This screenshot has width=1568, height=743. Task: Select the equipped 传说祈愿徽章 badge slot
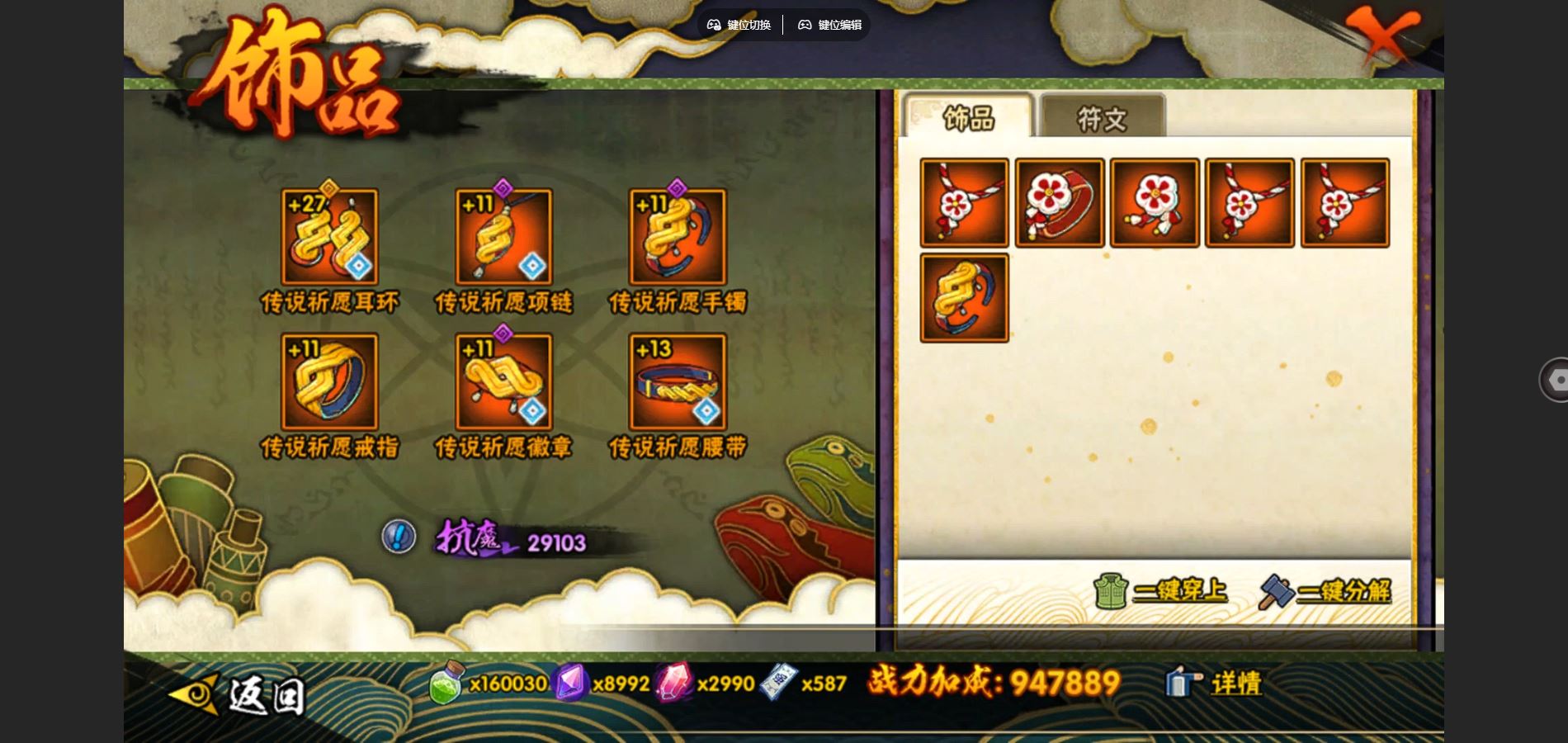click(503, 382)
